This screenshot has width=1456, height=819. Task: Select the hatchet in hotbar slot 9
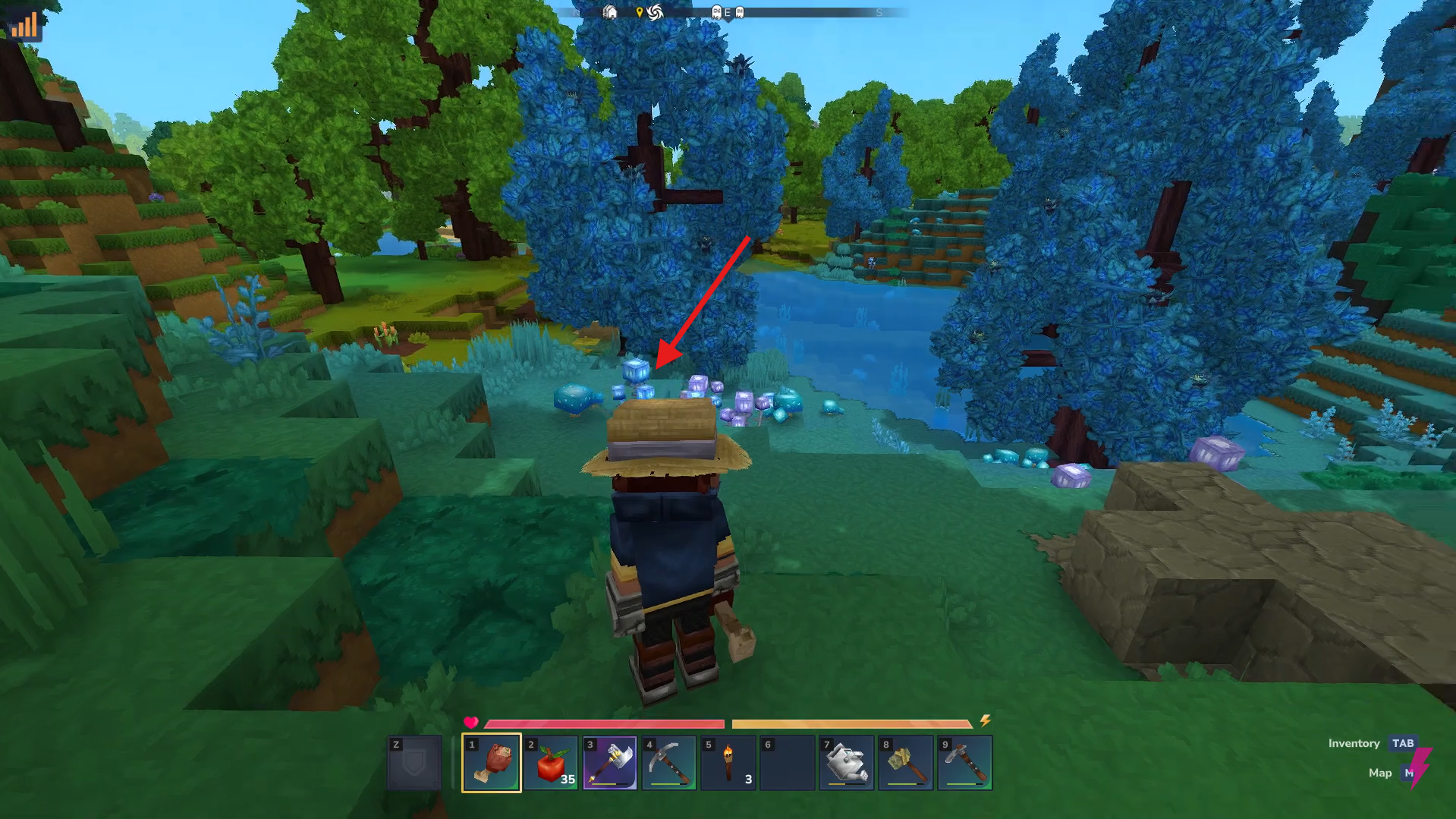tap(964, 762)
